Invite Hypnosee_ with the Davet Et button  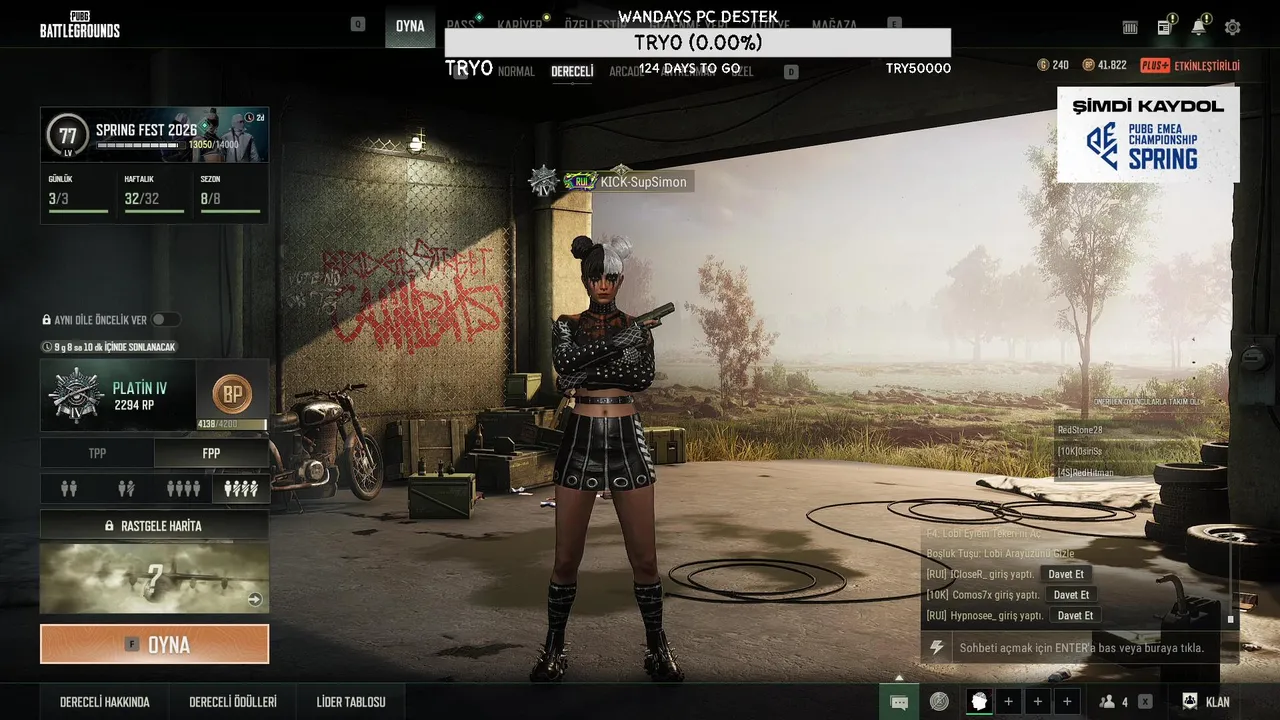(x=1075, y=616)
